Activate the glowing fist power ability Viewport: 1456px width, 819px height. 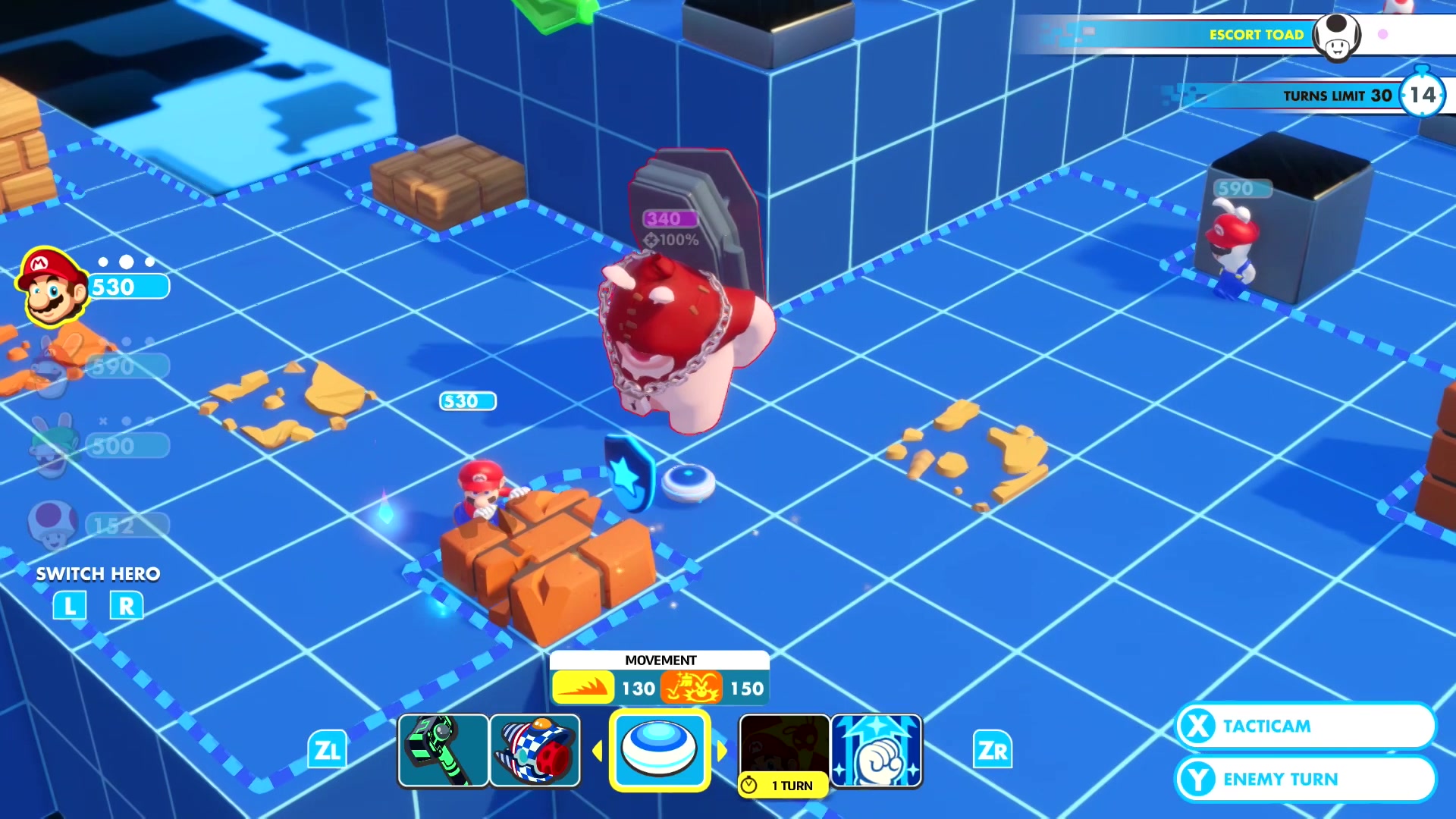click(x=877, y=750)
